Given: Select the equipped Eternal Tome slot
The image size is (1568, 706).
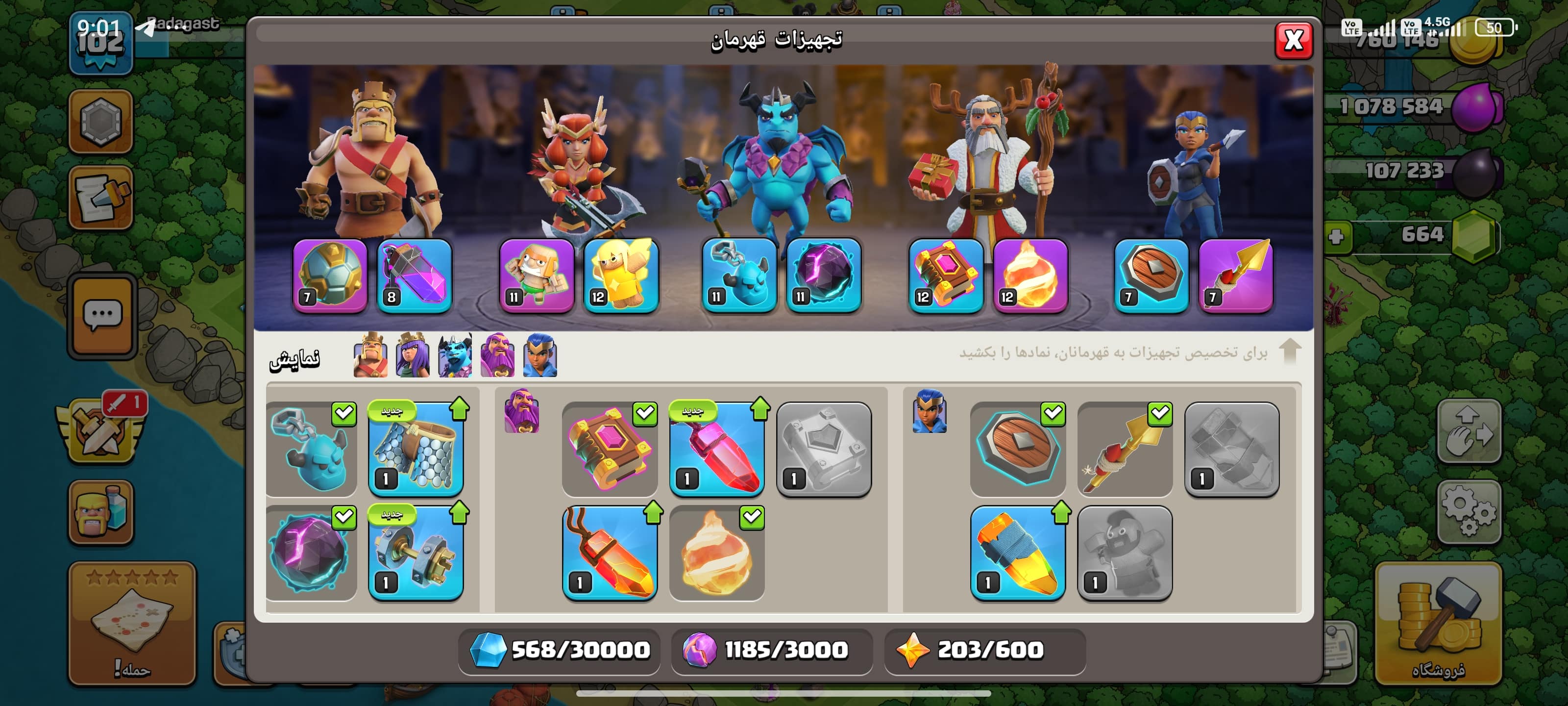Looking at the screenshot, I should [x=945, y=276].
